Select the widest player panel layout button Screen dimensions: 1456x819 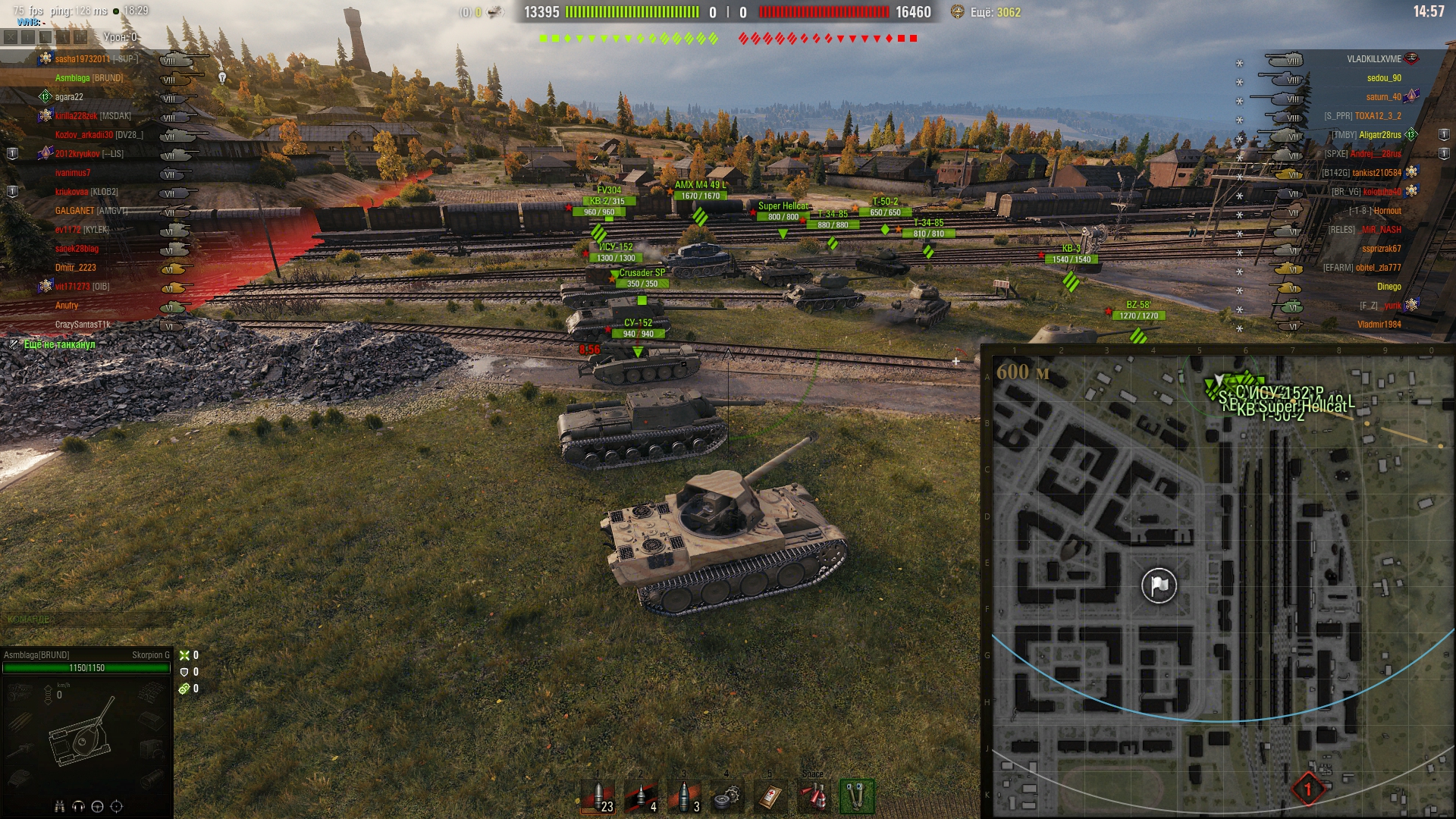(x=80, y=37)
